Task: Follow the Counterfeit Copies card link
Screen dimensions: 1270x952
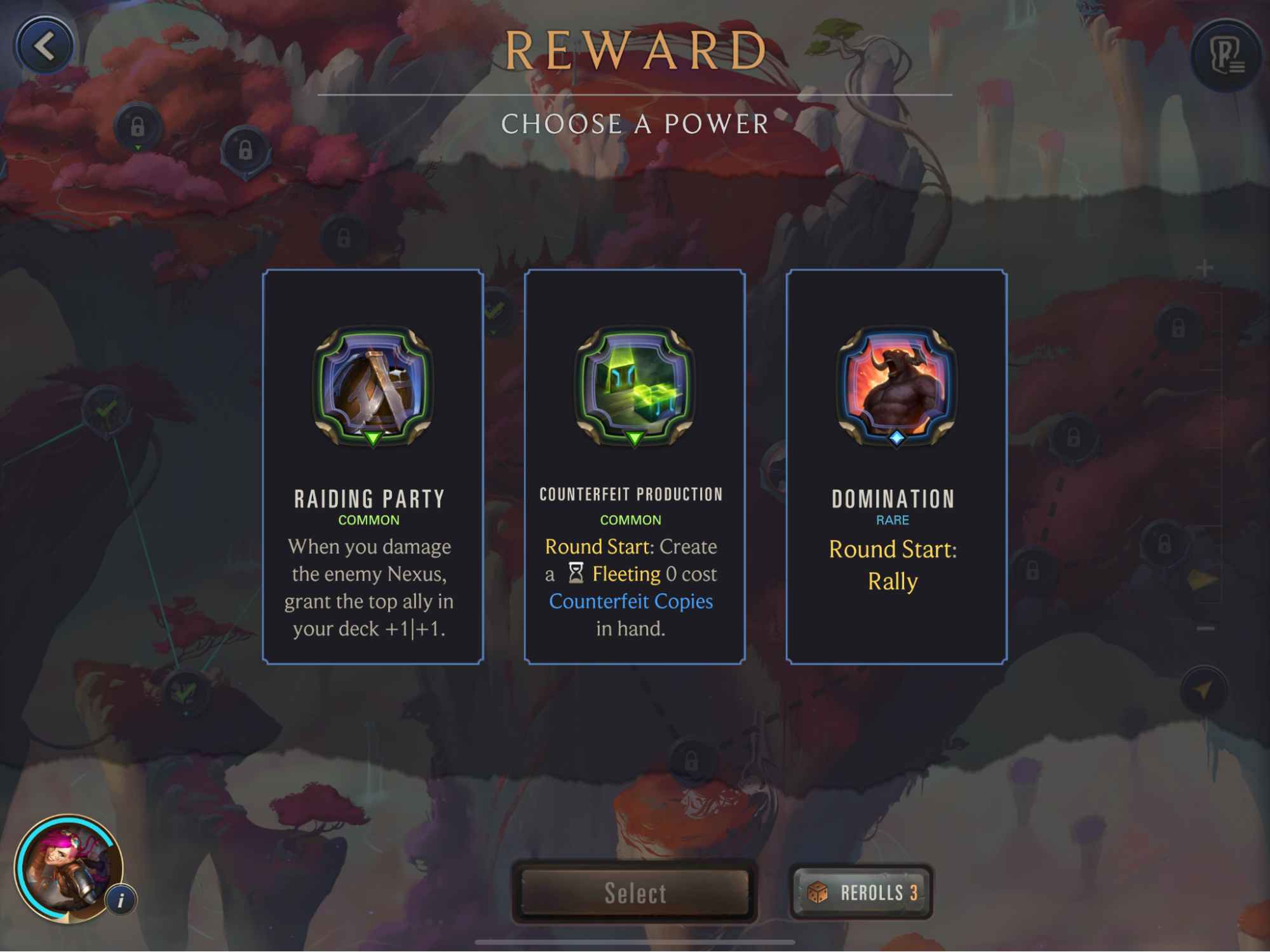Action: [x=631, y=601]
